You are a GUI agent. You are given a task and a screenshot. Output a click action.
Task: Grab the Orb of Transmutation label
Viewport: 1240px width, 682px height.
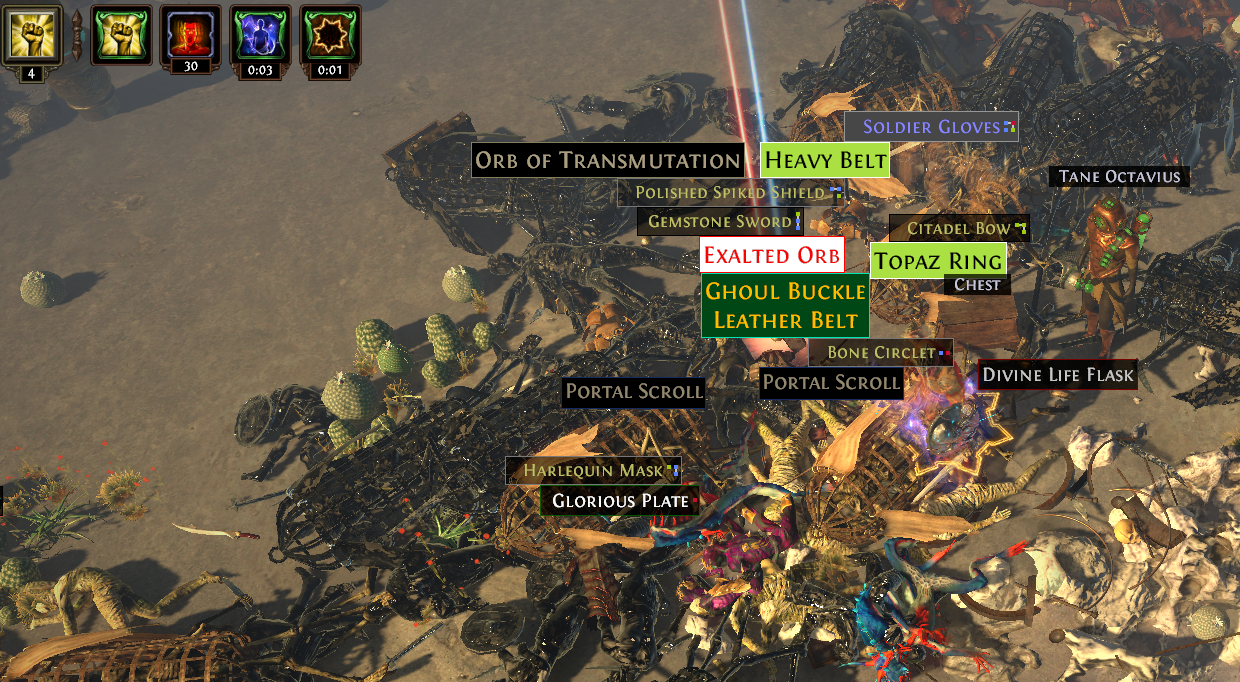[607, 160]
